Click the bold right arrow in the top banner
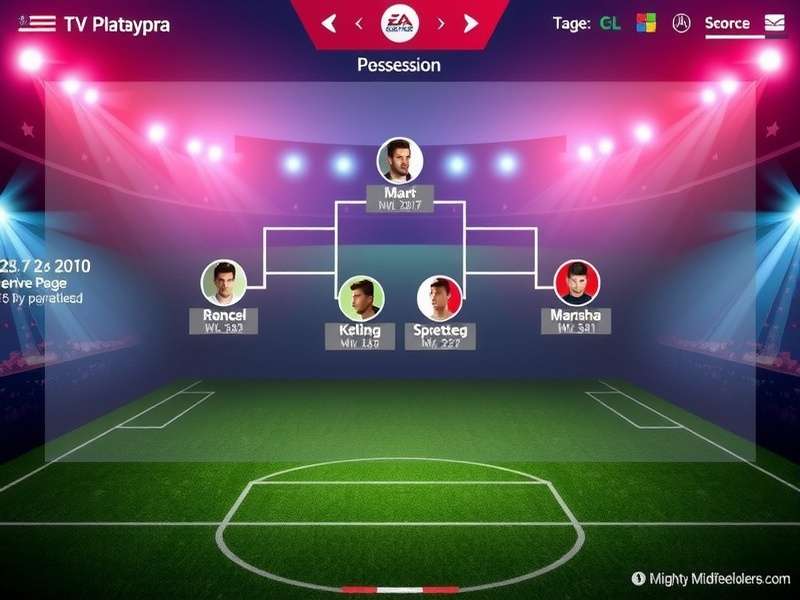800x600 pixels. click(x=471, y=23)
